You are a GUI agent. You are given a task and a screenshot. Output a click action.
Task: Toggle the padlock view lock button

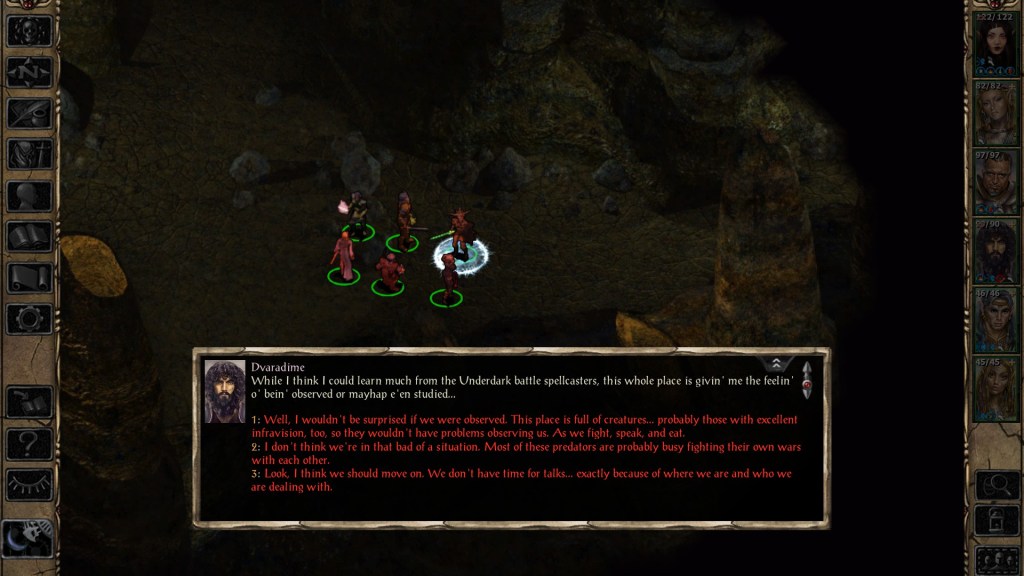pyautogui.click(x=996, y=521)
